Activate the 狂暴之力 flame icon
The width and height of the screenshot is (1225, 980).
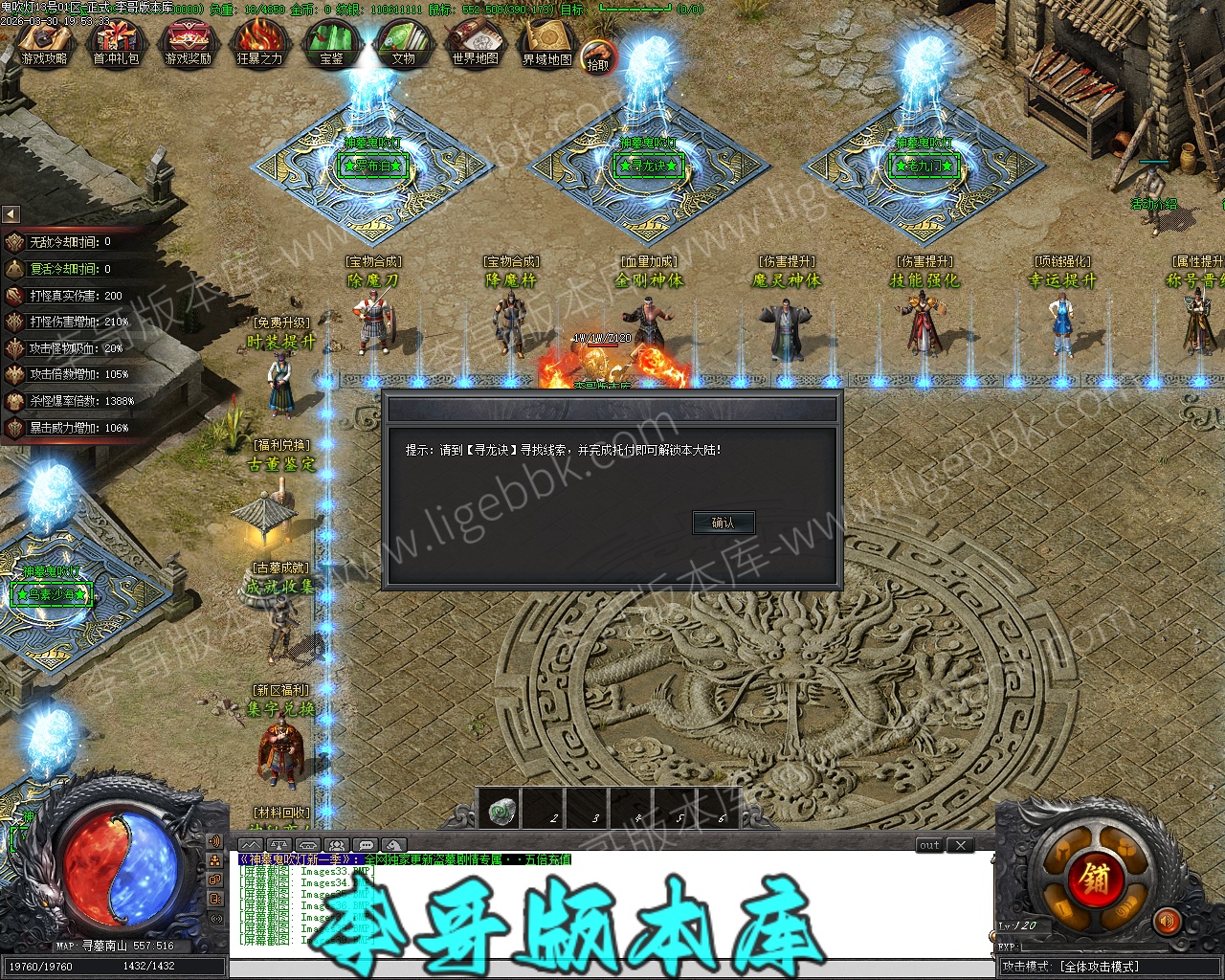pyautogui.click(x=259, y=43)
